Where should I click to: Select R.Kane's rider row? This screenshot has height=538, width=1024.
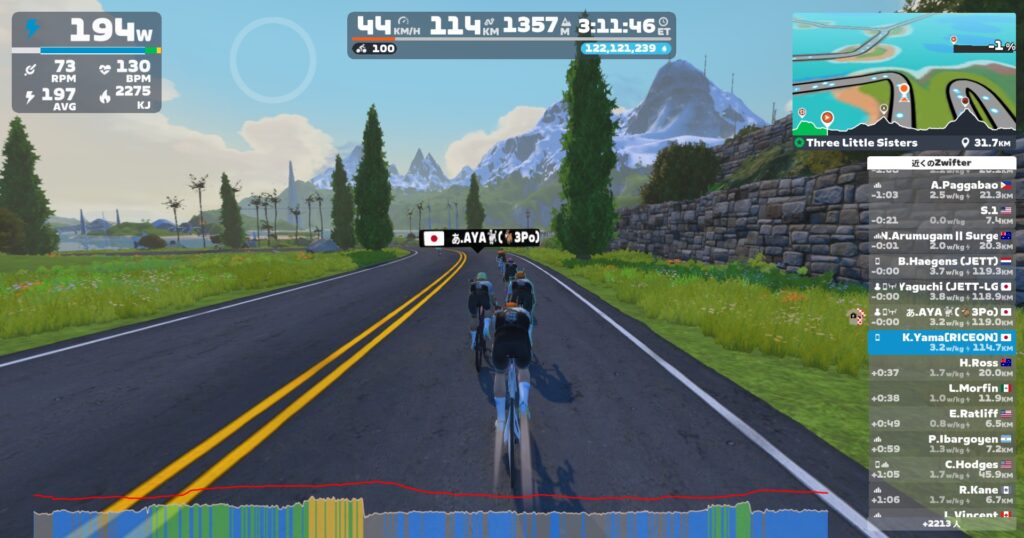[x=940, y=495]
